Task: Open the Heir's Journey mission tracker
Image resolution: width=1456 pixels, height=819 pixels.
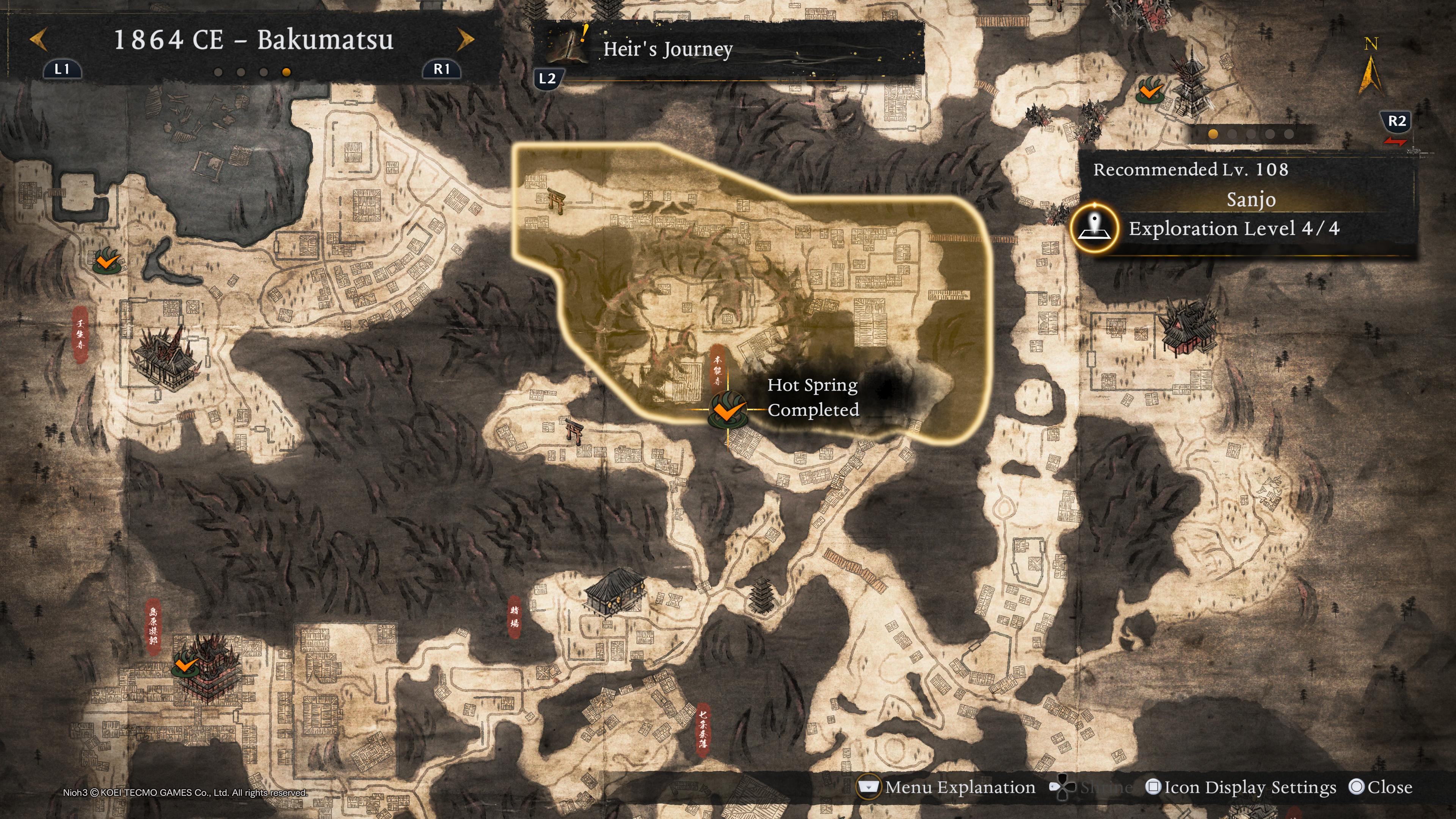Action: click(667, 49)
